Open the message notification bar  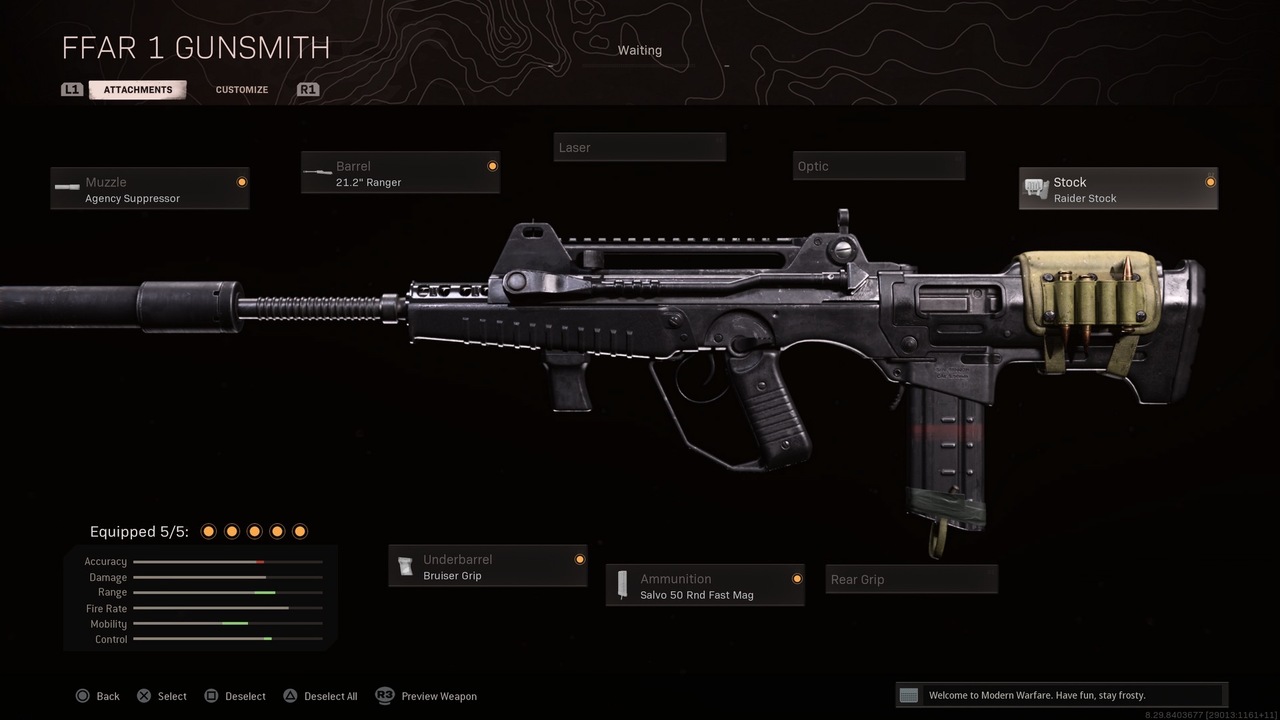tap(1060, 695)
